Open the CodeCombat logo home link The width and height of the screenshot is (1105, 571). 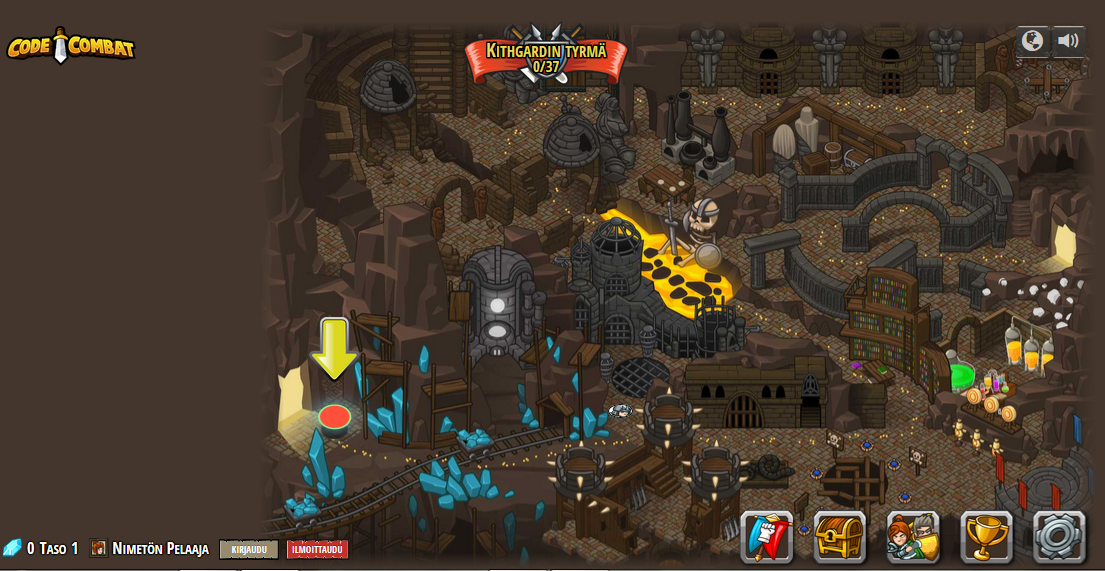(71, 46)
